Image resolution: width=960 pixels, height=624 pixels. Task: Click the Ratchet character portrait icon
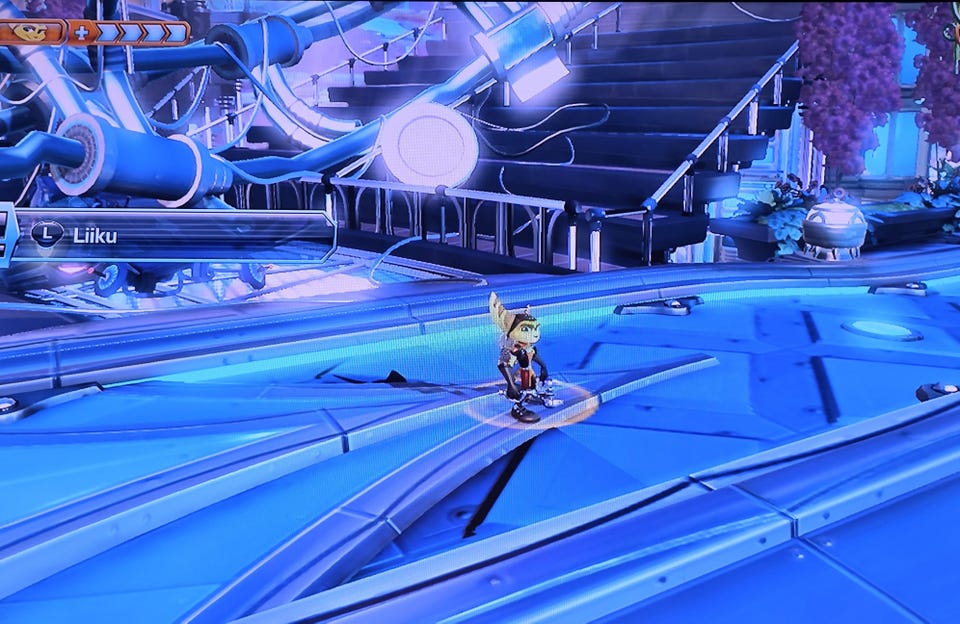pos(35,30)
